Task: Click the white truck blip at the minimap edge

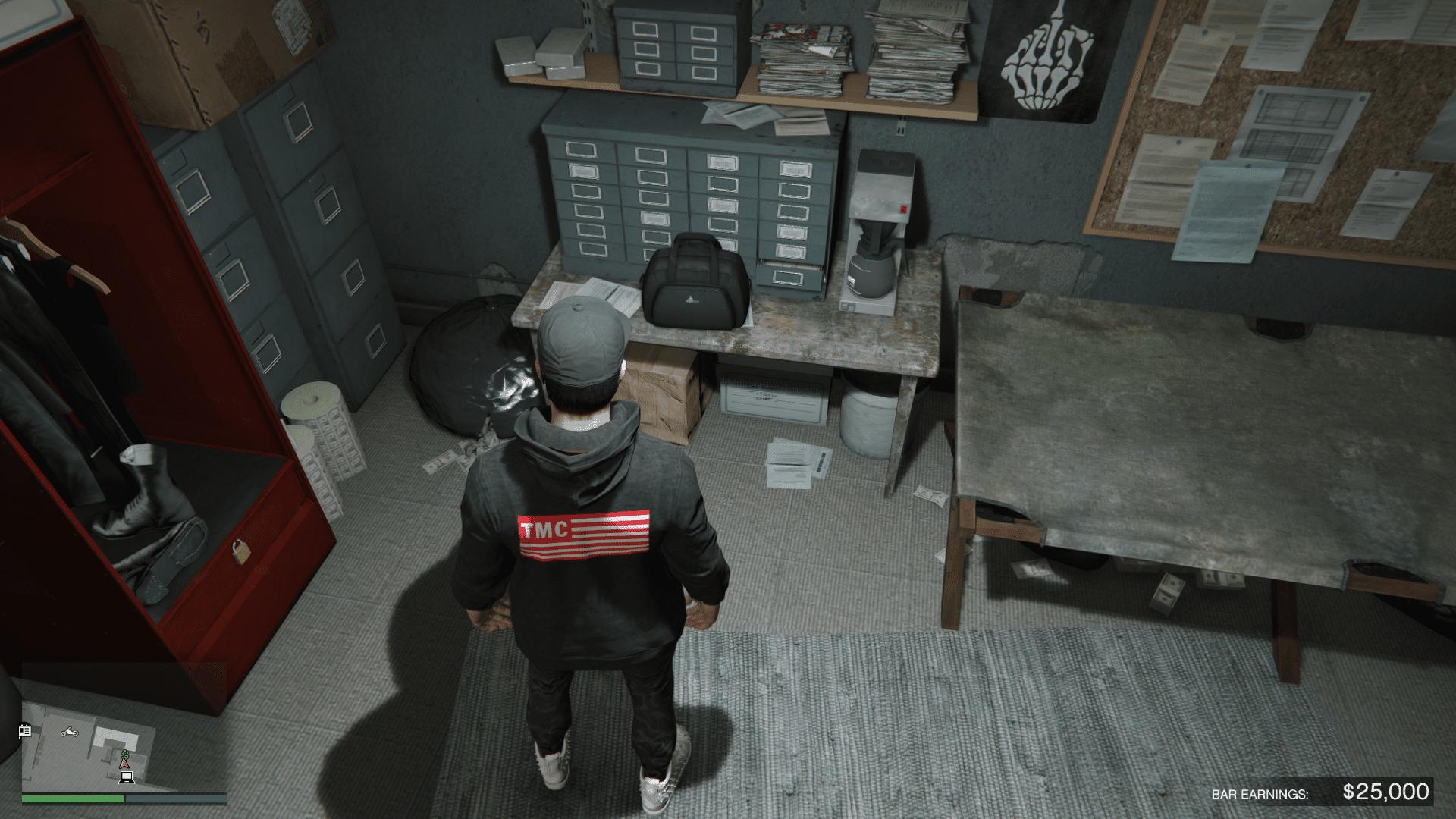Action: tap(25, 732)
